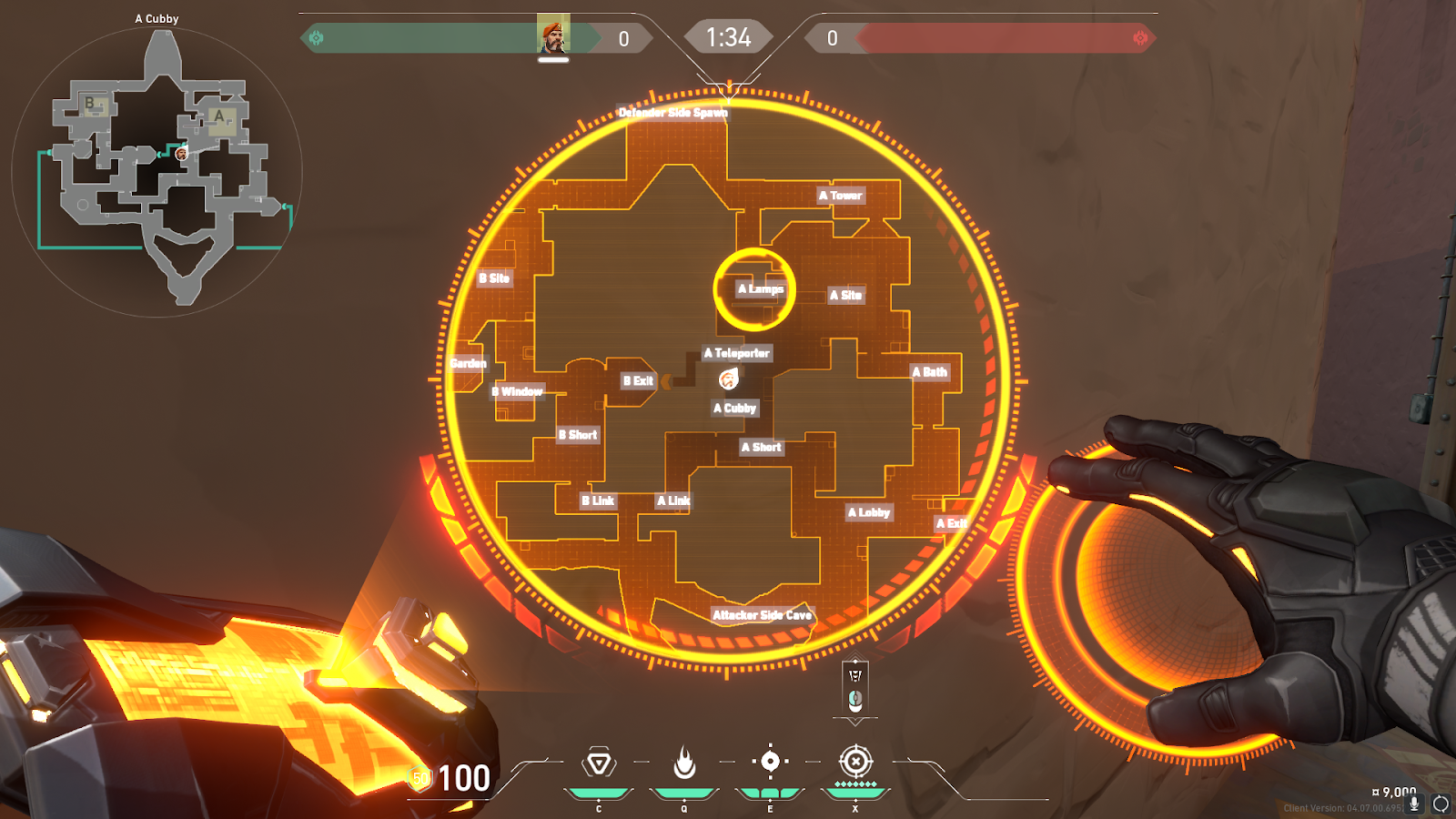Activate the Orbital Strike ultimate icon

coord(855,762)
